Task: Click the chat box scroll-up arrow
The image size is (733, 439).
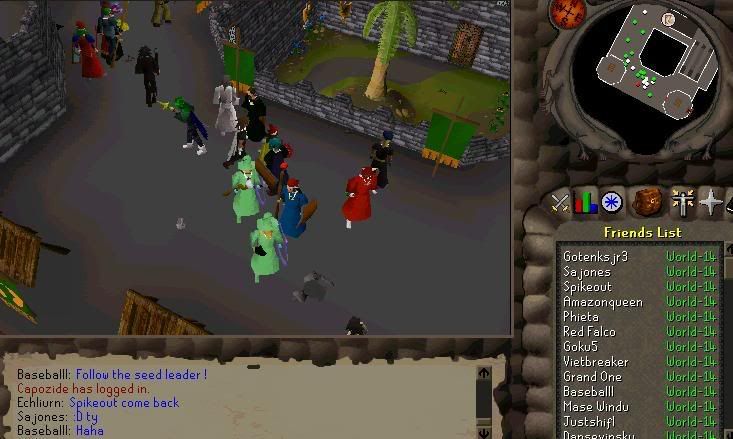Action: [x=484, y=373]
